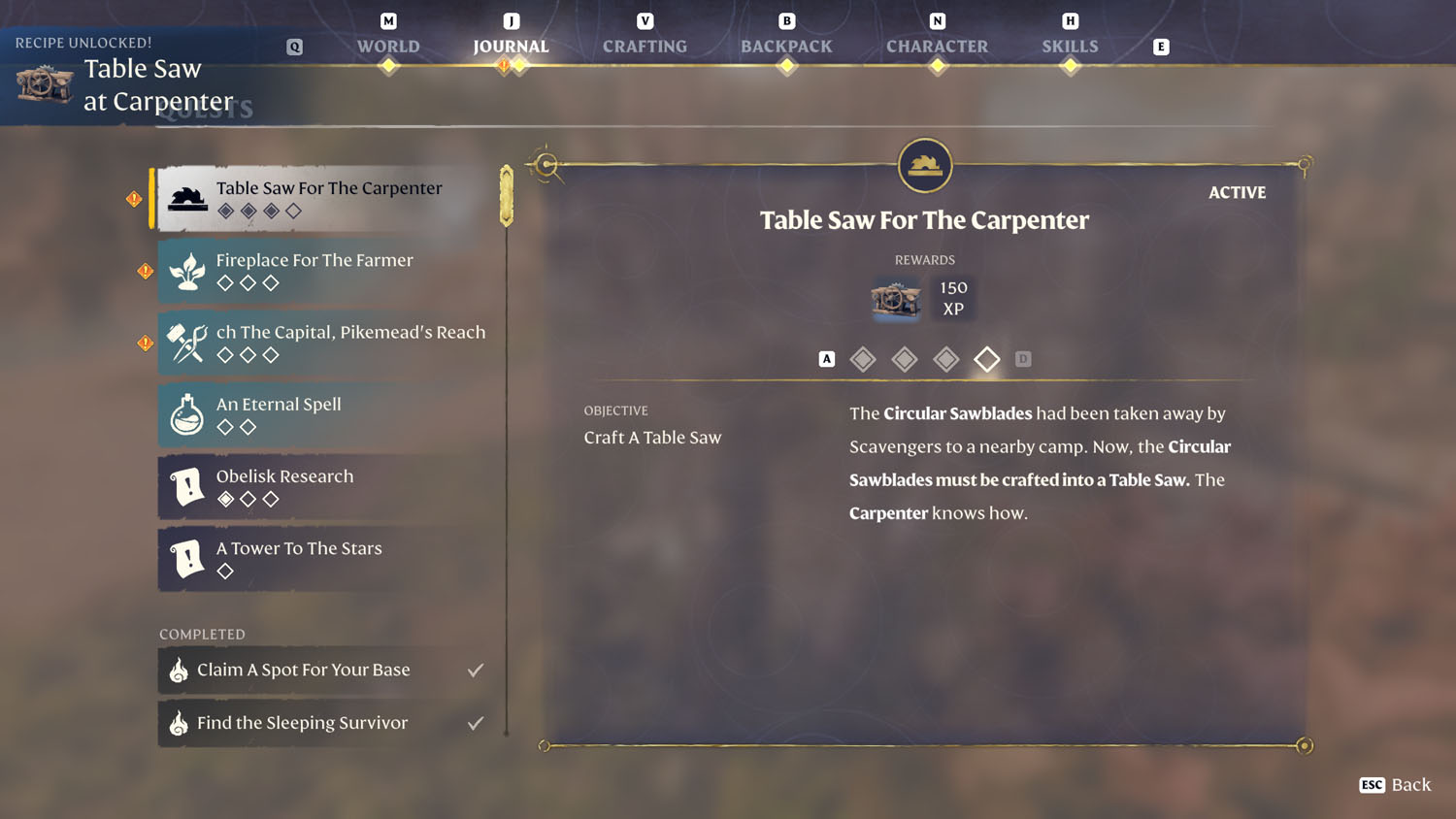Viewport: 1456px width, 819px height.
Task: Click the Table Saw recipe unlocked notification
Action: (x=126, y=78)
